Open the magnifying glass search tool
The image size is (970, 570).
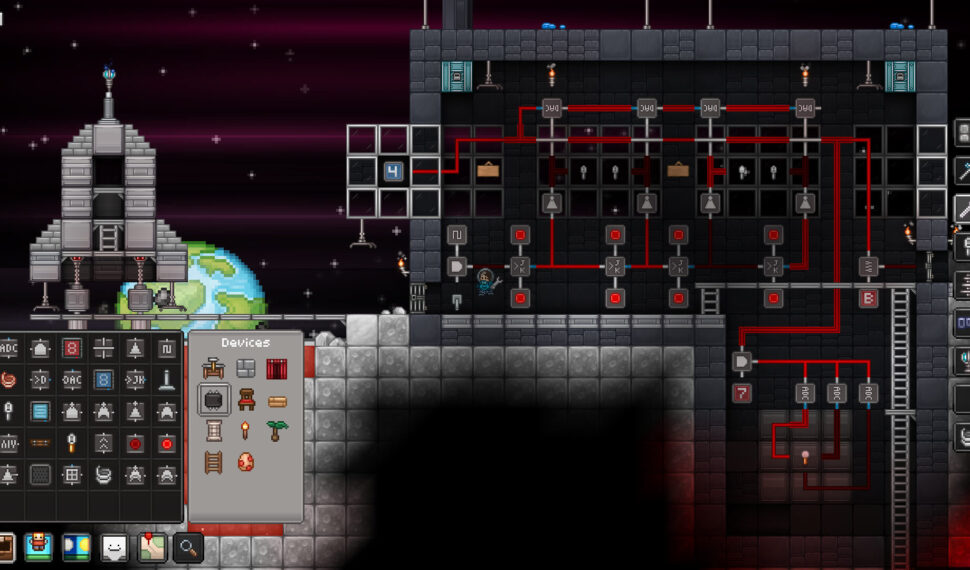pos(188,547)
